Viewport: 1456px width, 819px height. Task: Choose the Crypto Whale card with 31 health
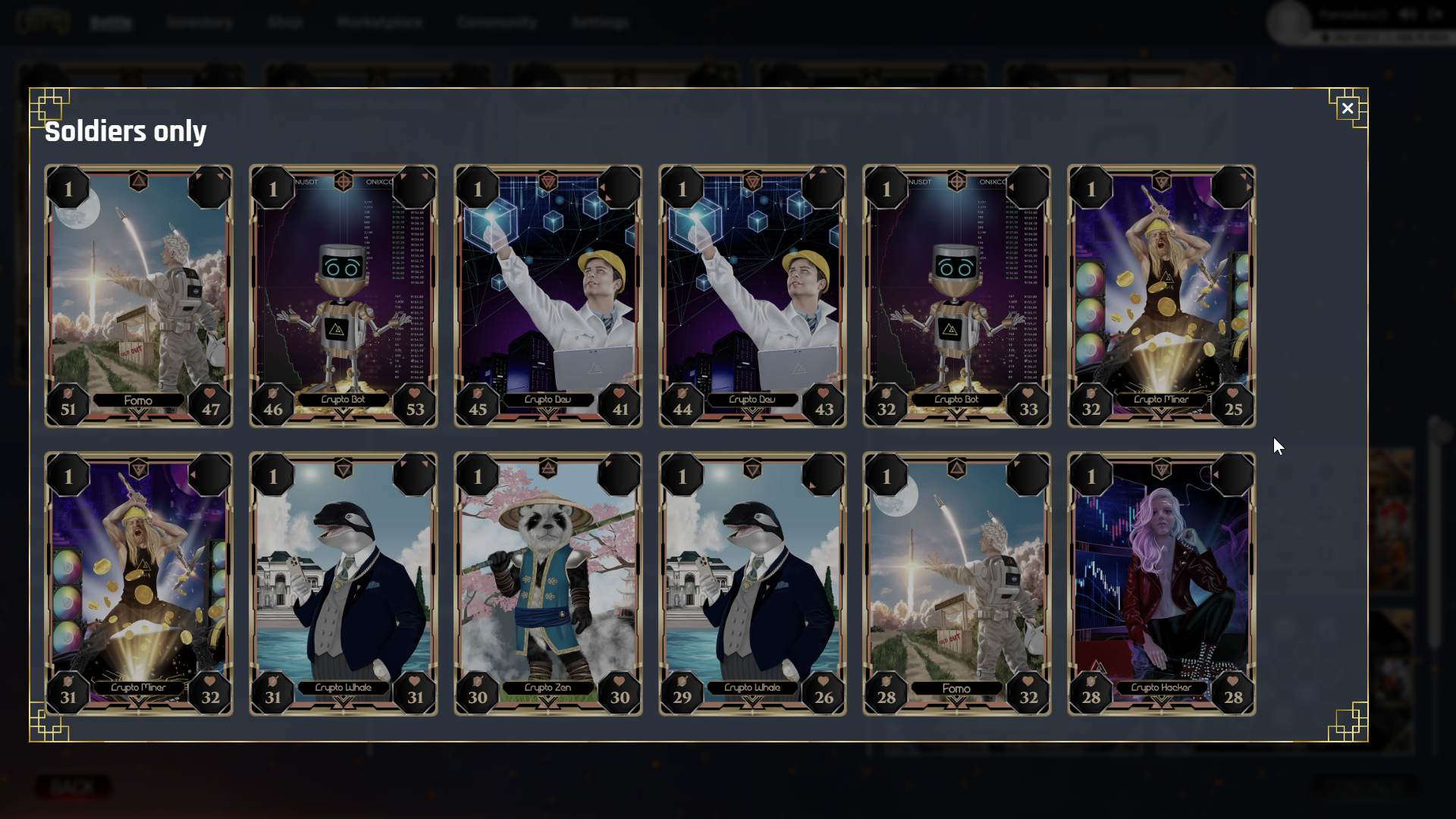click(344, 584)
